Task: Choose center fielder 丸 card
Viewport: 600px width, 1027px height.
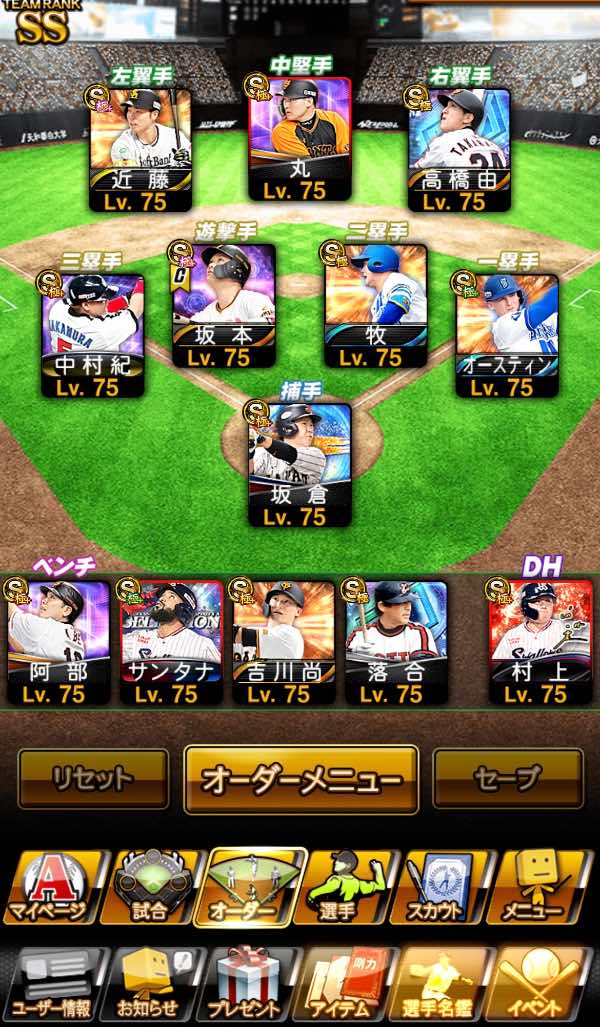Action: 299,140
